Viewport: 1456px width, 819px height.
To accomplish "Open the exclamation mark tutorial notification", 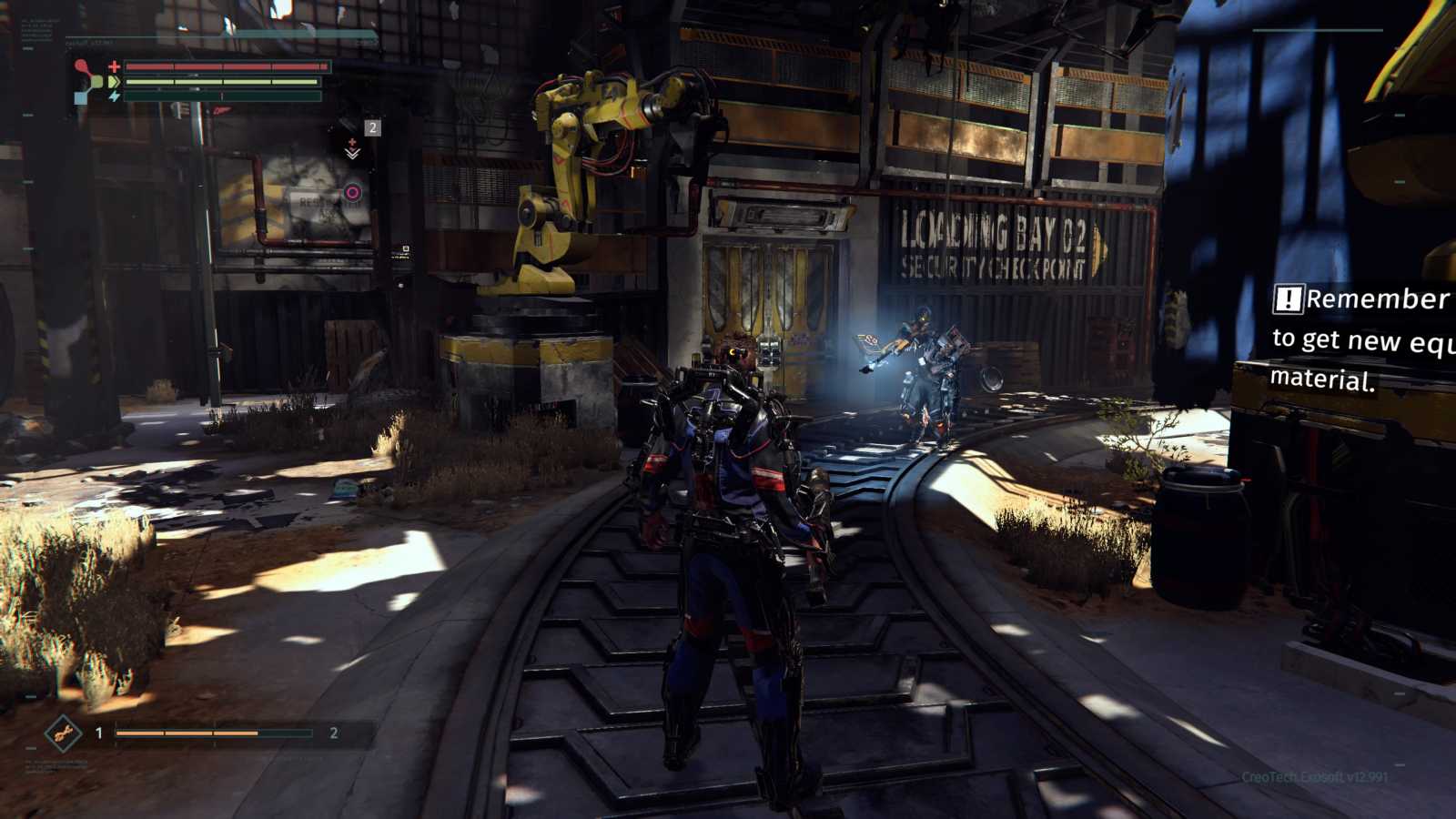I will 1288,298.
